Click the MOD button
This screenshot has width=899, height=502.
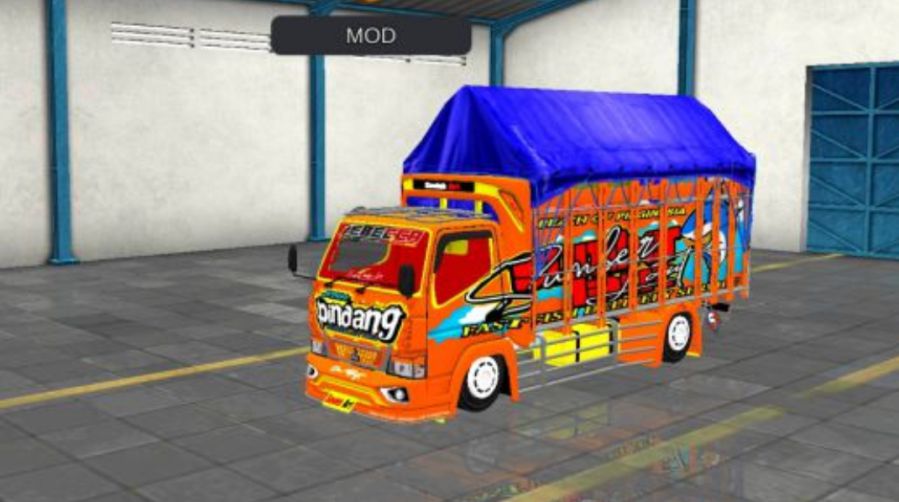(x=371, y=36)
